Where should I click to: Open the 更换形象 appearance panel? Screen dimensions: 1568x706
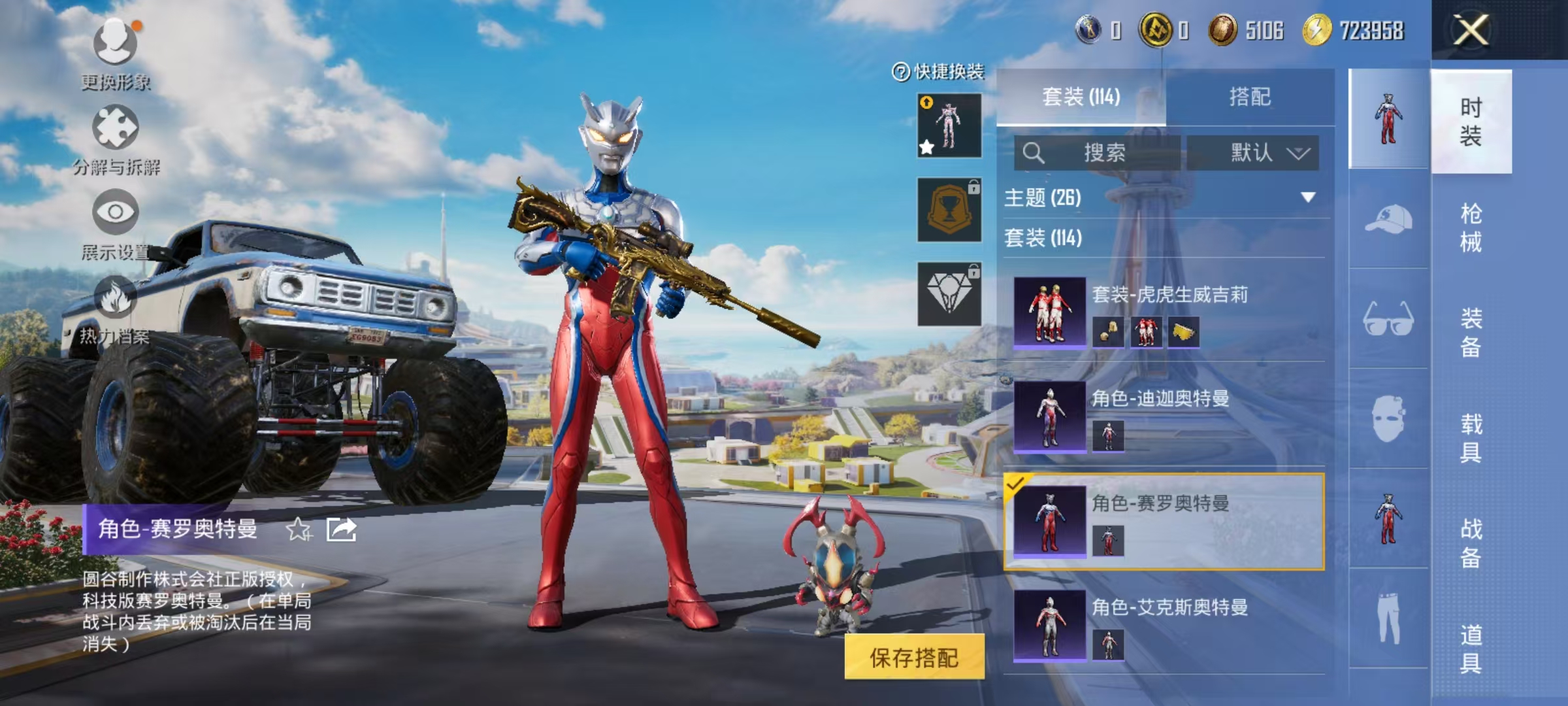[115, 52]
